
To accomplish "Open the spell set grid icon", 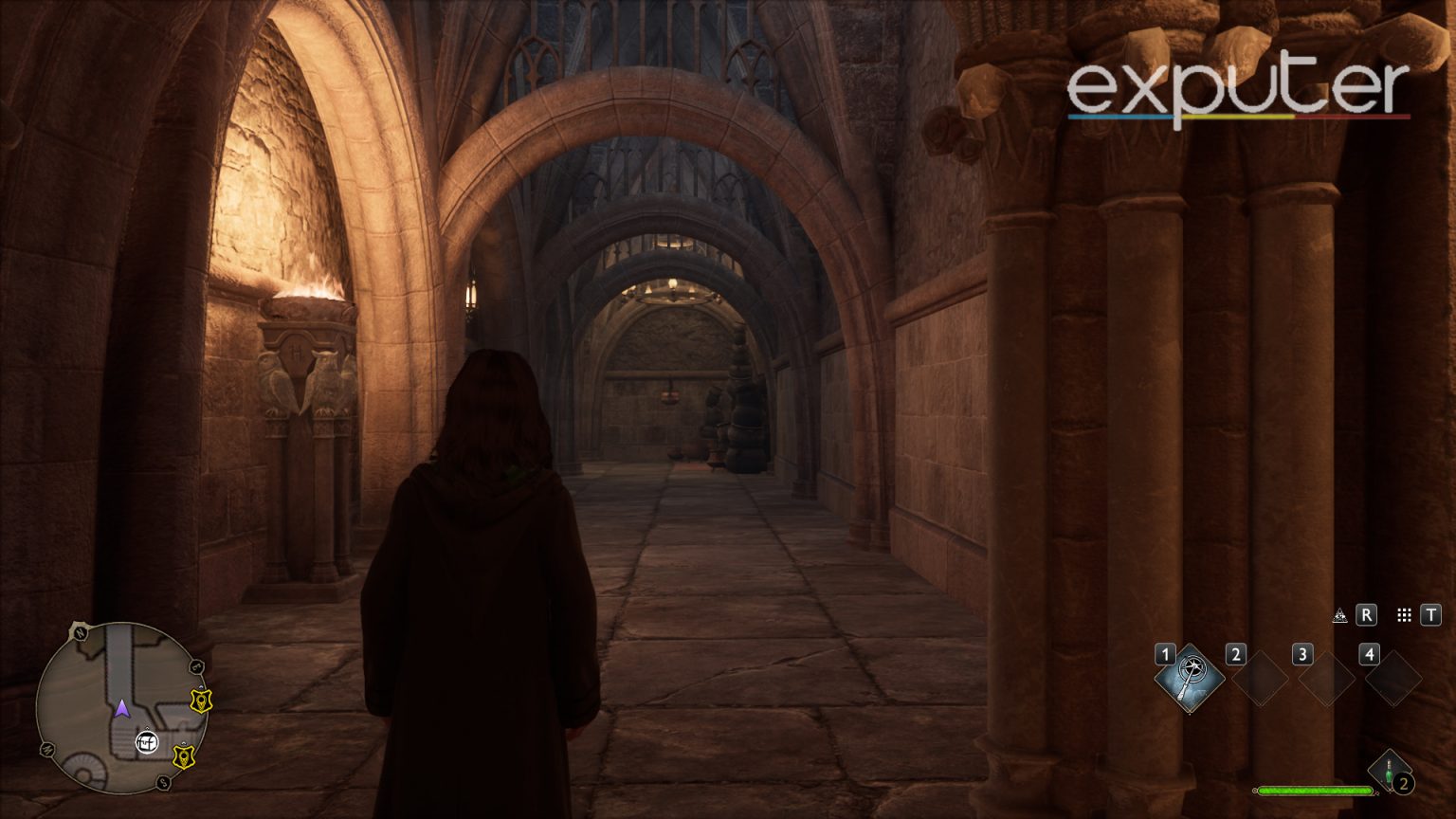I will (x=1405, y=615).
